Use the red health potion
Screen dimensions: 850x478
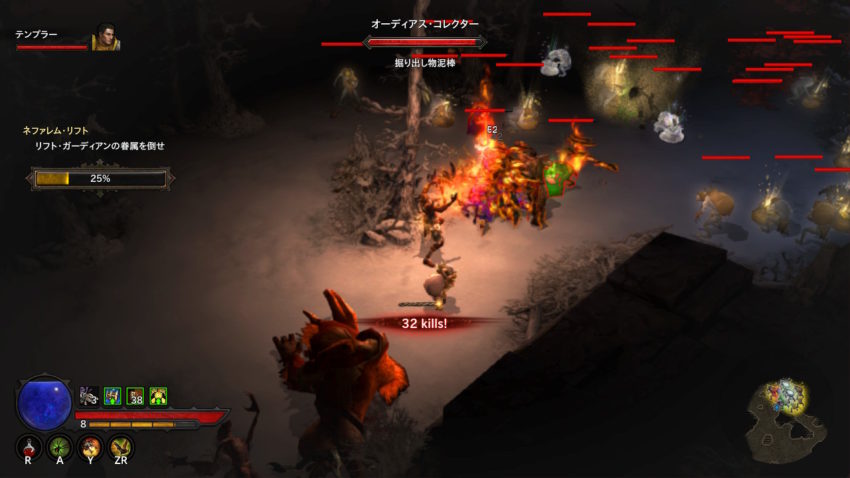tap(30, 448)
